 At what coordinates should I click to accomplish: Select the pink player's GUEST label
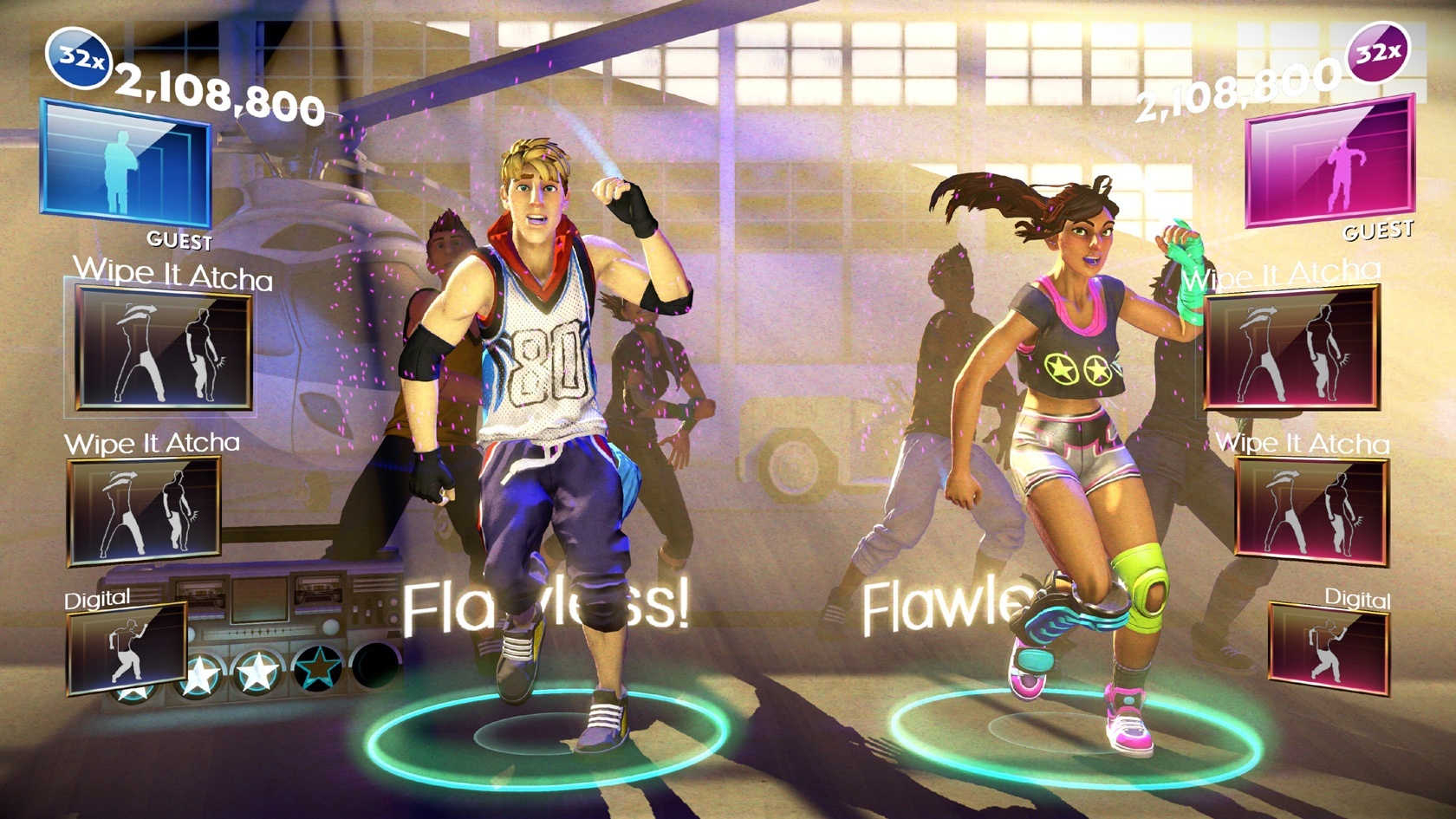point(1377,231)
